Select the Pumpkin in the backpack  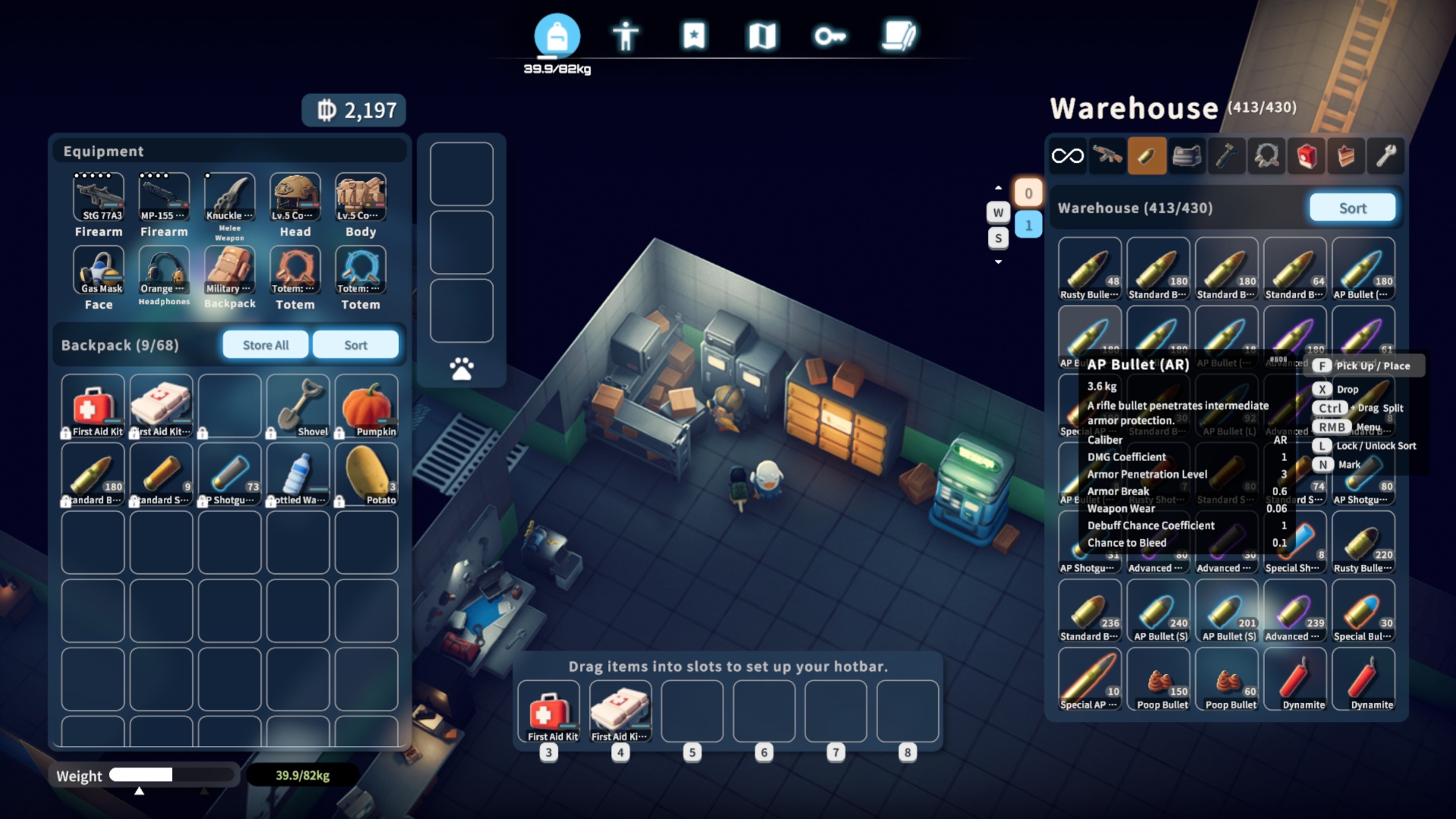366,406
